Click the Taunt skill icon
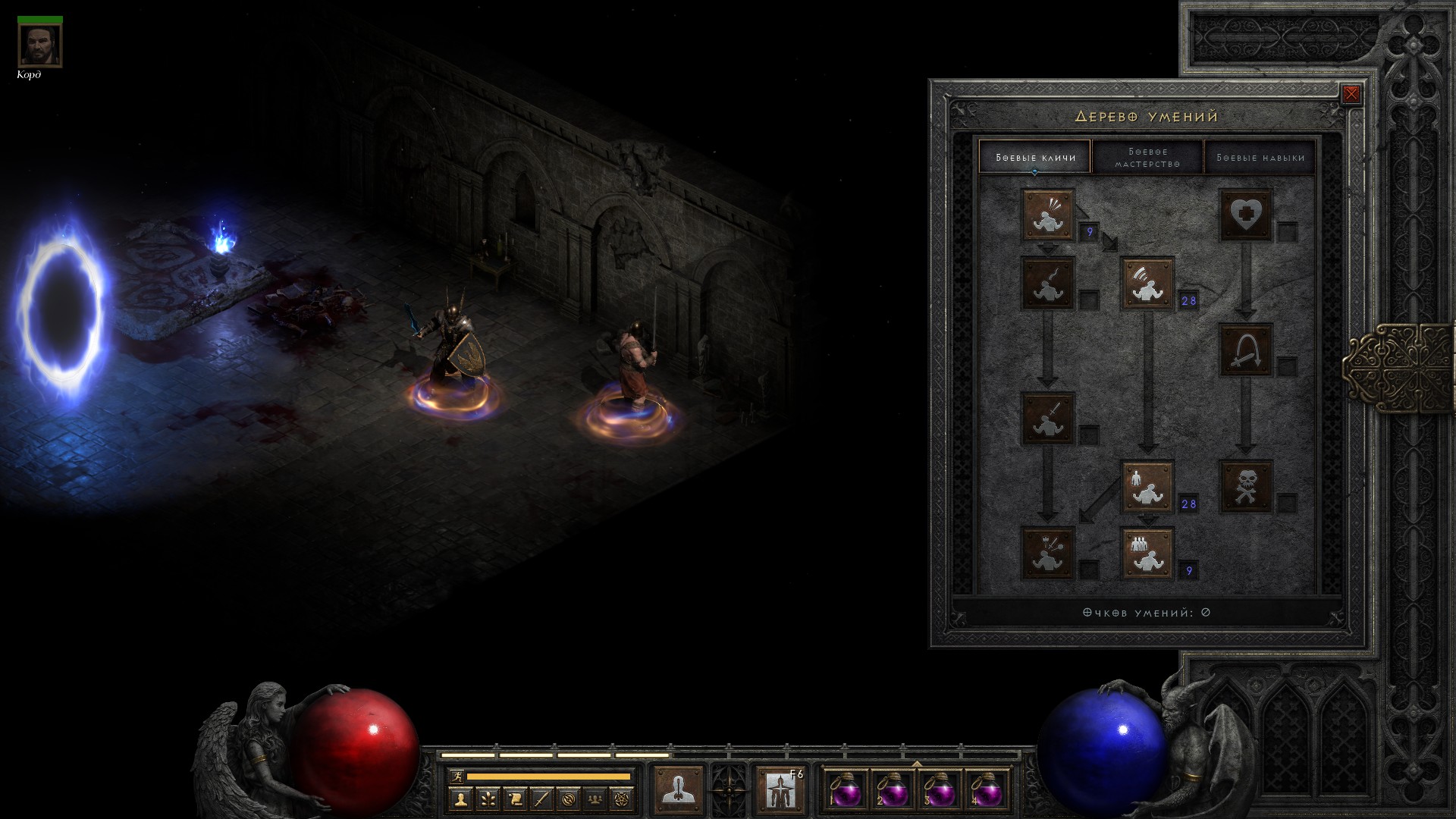The height and width of the screenshot is (819, 1456). click(x=1048, y=283)
